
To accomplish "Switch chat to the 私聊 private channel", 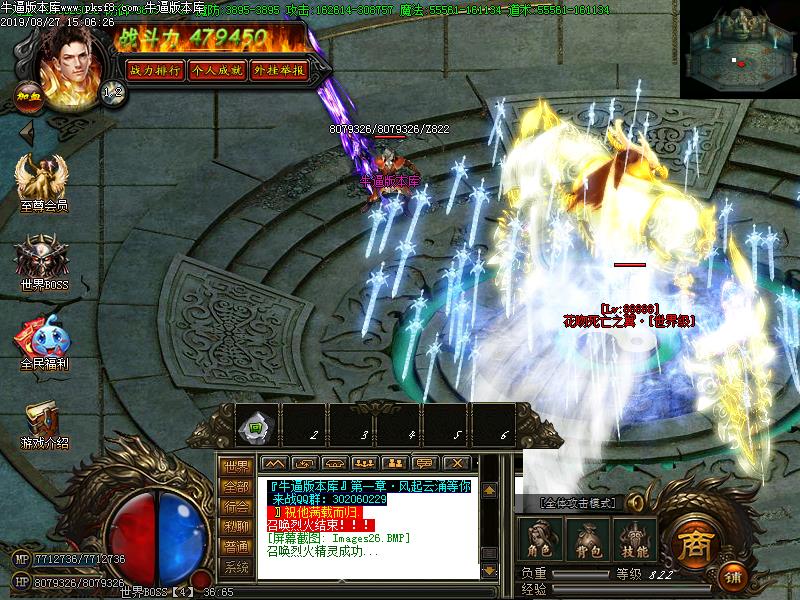I will tap(236, 526).
